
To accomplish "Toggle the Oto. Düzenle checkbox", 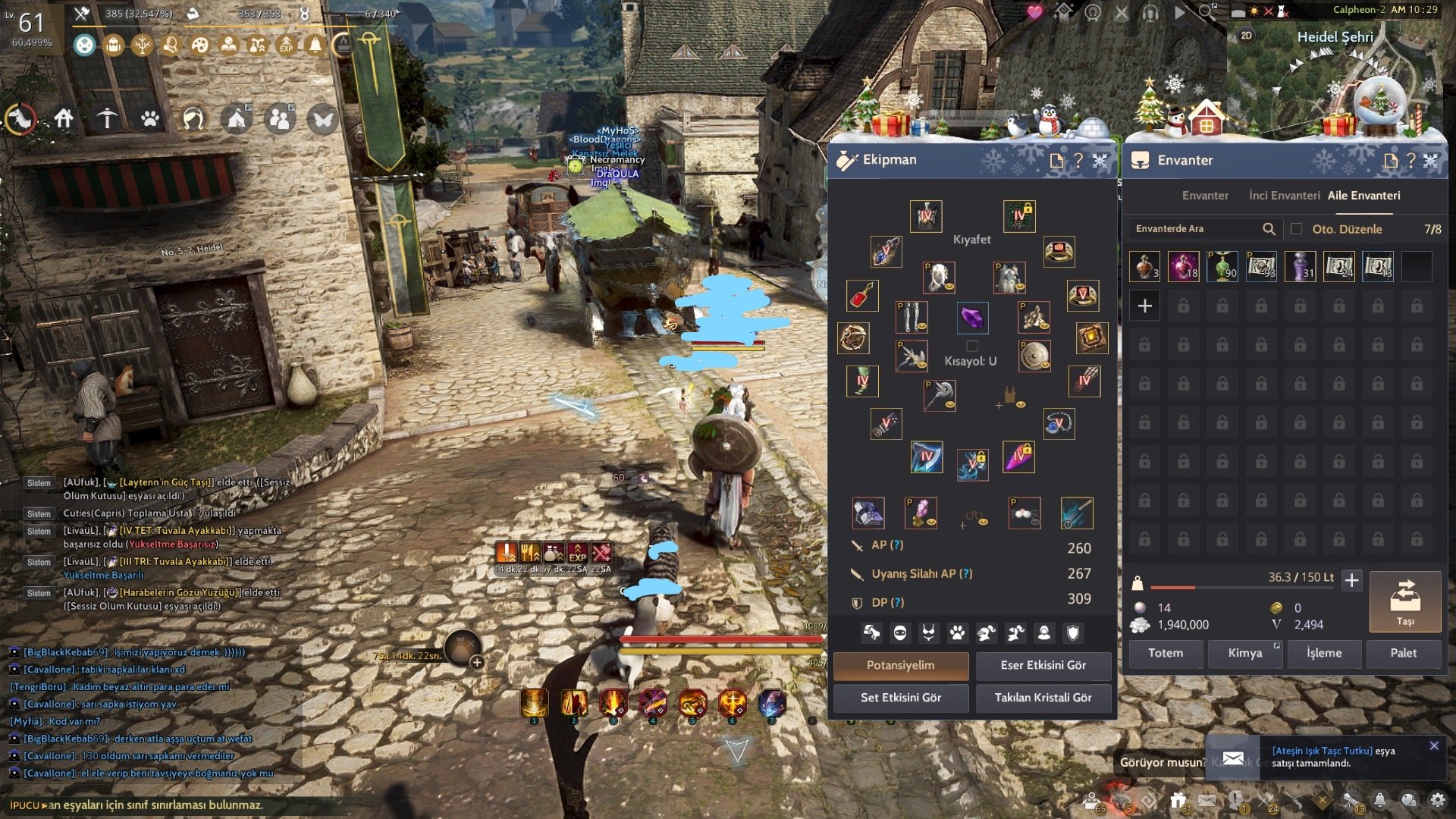I will coord(1296,229).
